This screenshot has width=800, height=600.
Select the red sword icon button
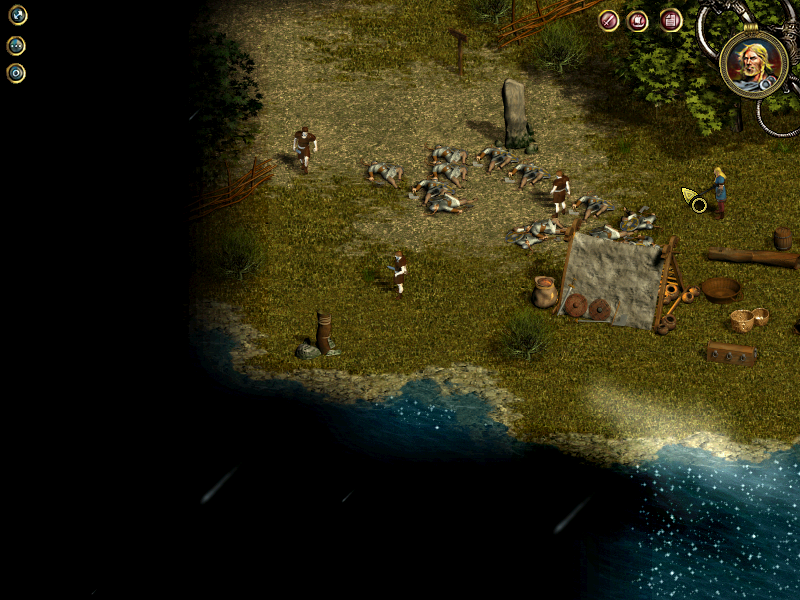click(x=608, y=20)
